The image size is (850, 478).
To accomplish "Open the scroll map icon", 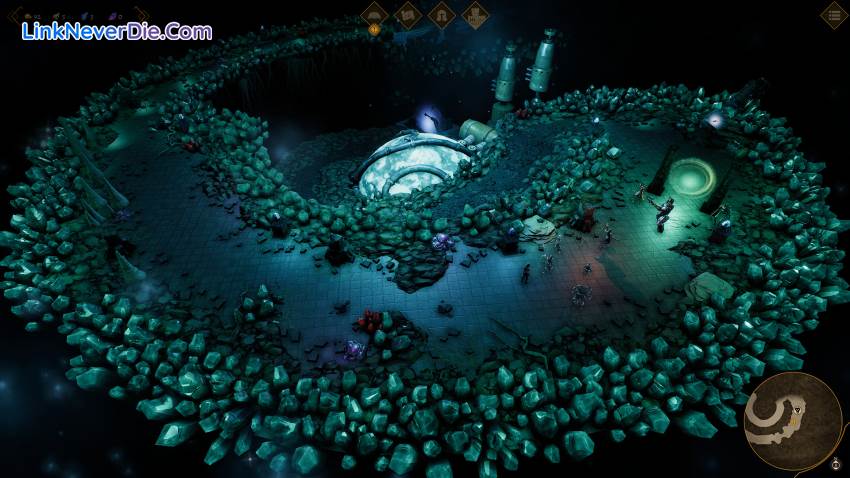I will click(407, 14).
